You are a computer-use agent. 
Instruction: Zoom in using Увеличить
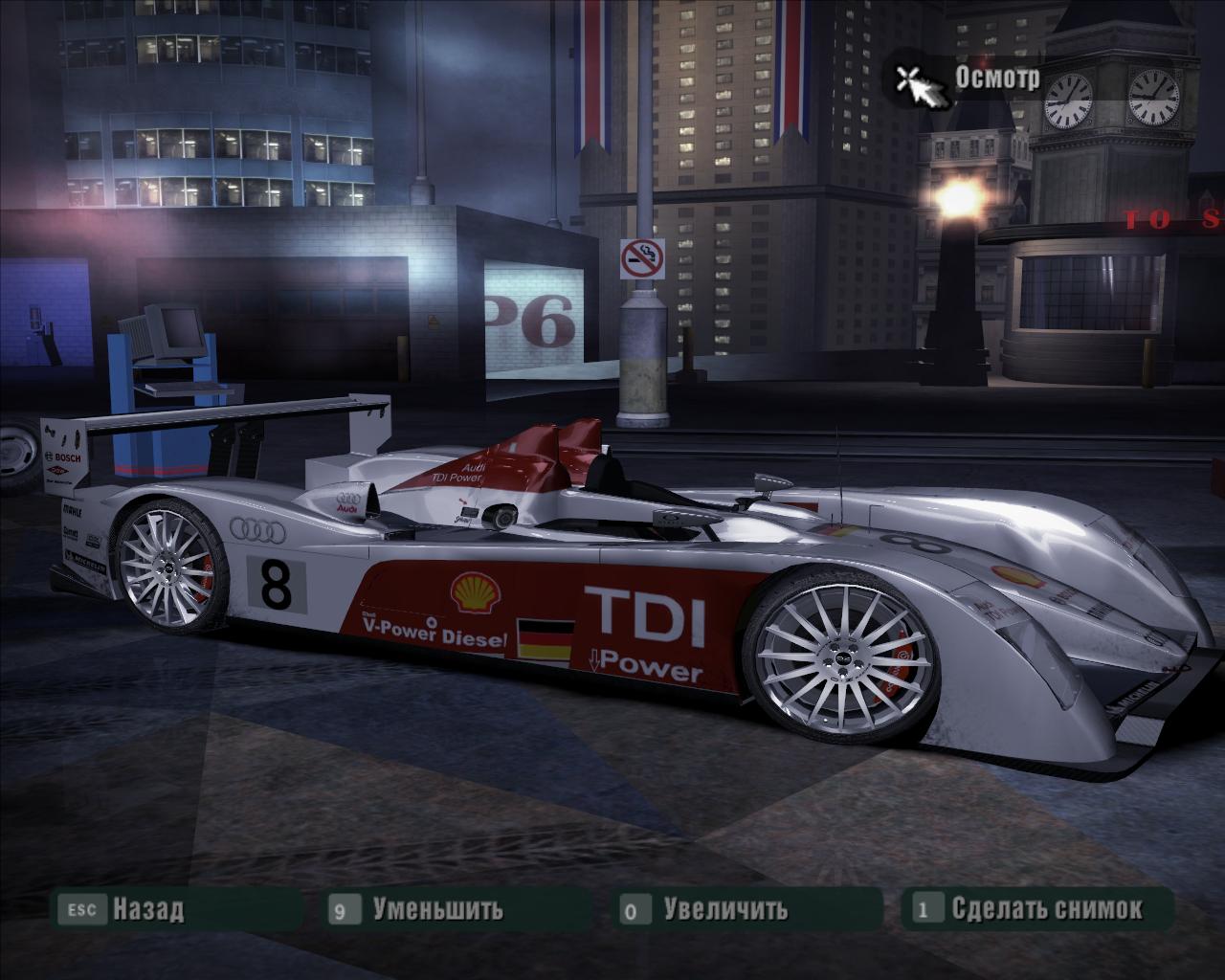pos(724,908)
